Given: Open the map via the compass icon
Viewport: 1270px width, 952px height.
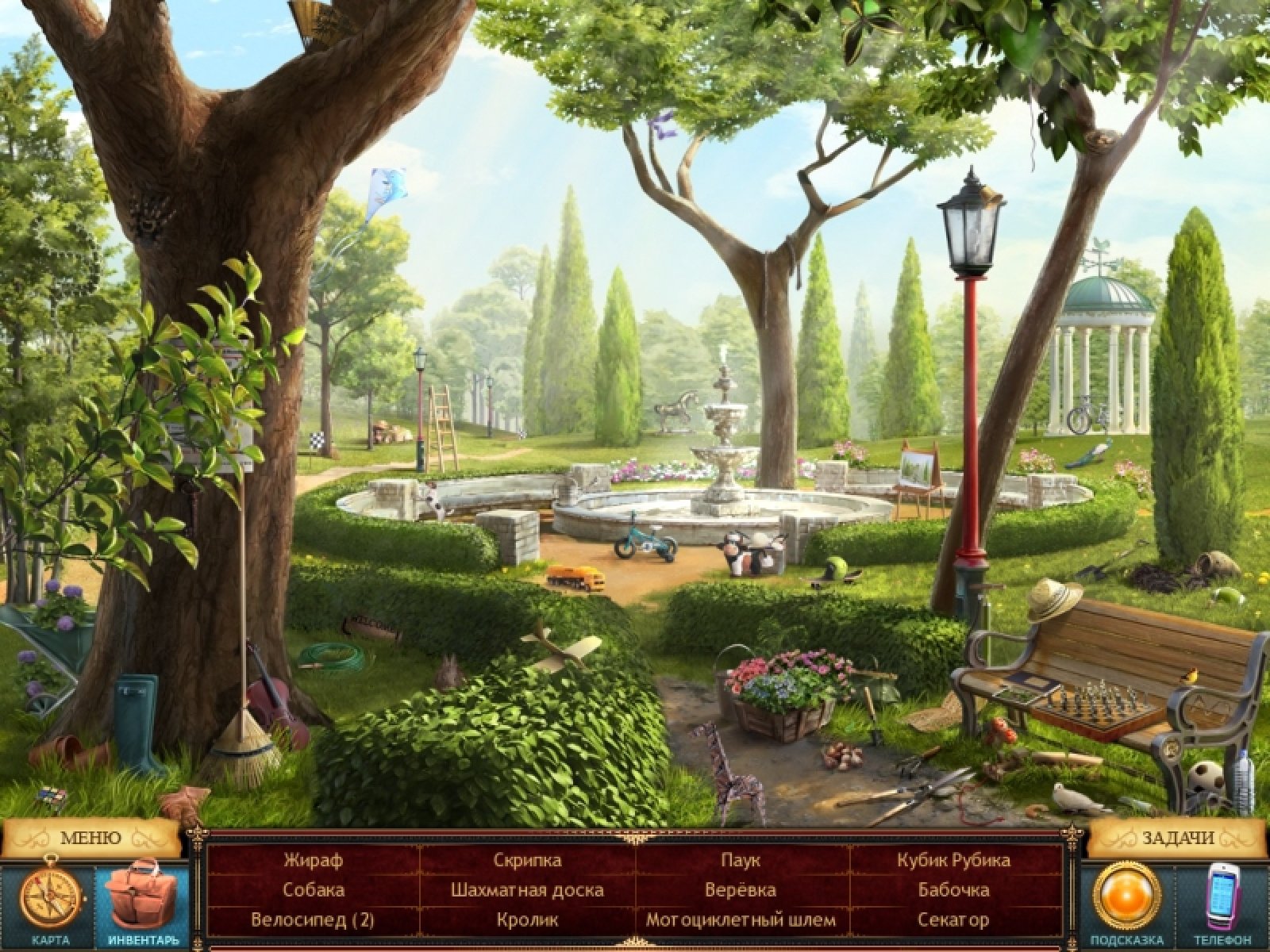Looking at the screenshot, I should pyautogui.click(x=51, y=895).
